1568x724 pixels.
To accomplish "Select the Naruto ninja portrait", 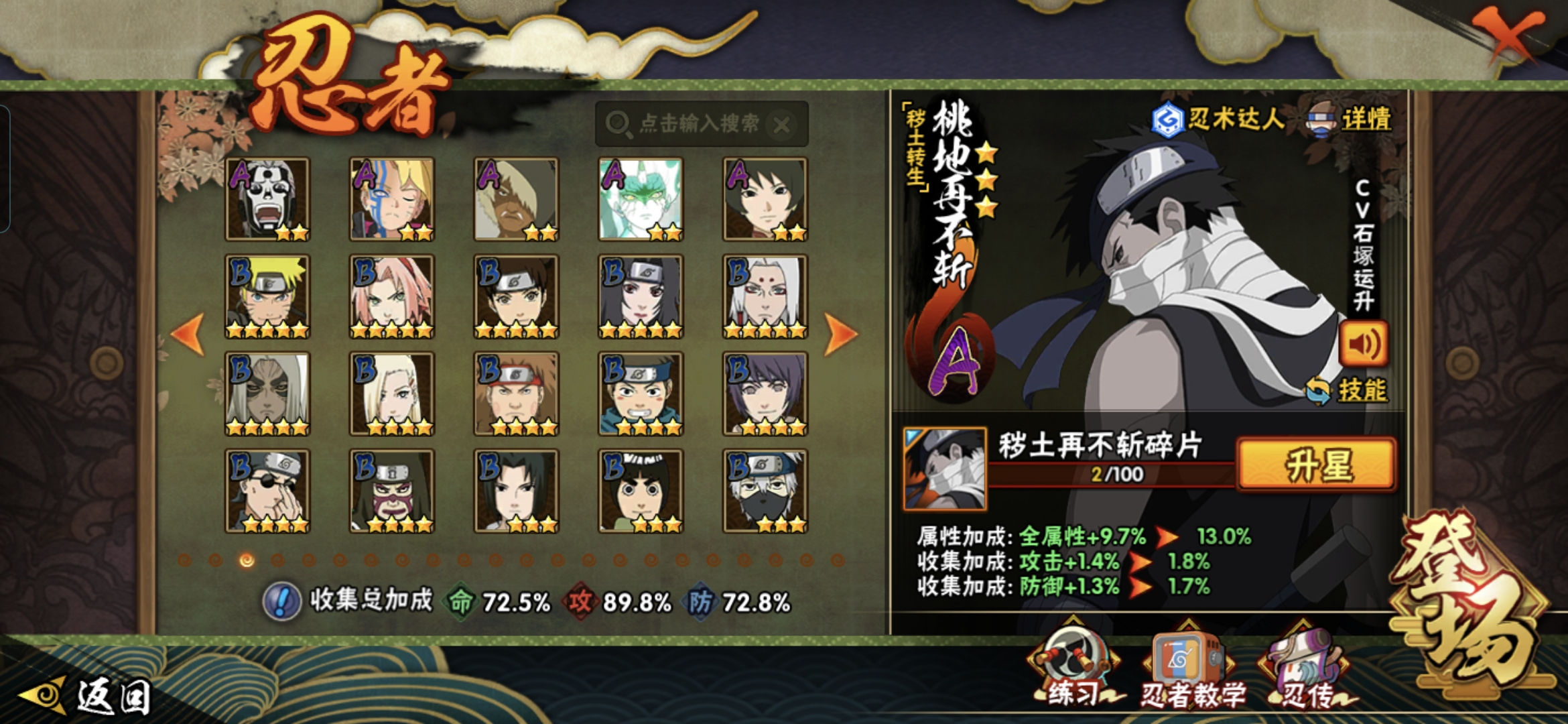I will [267, 296].
